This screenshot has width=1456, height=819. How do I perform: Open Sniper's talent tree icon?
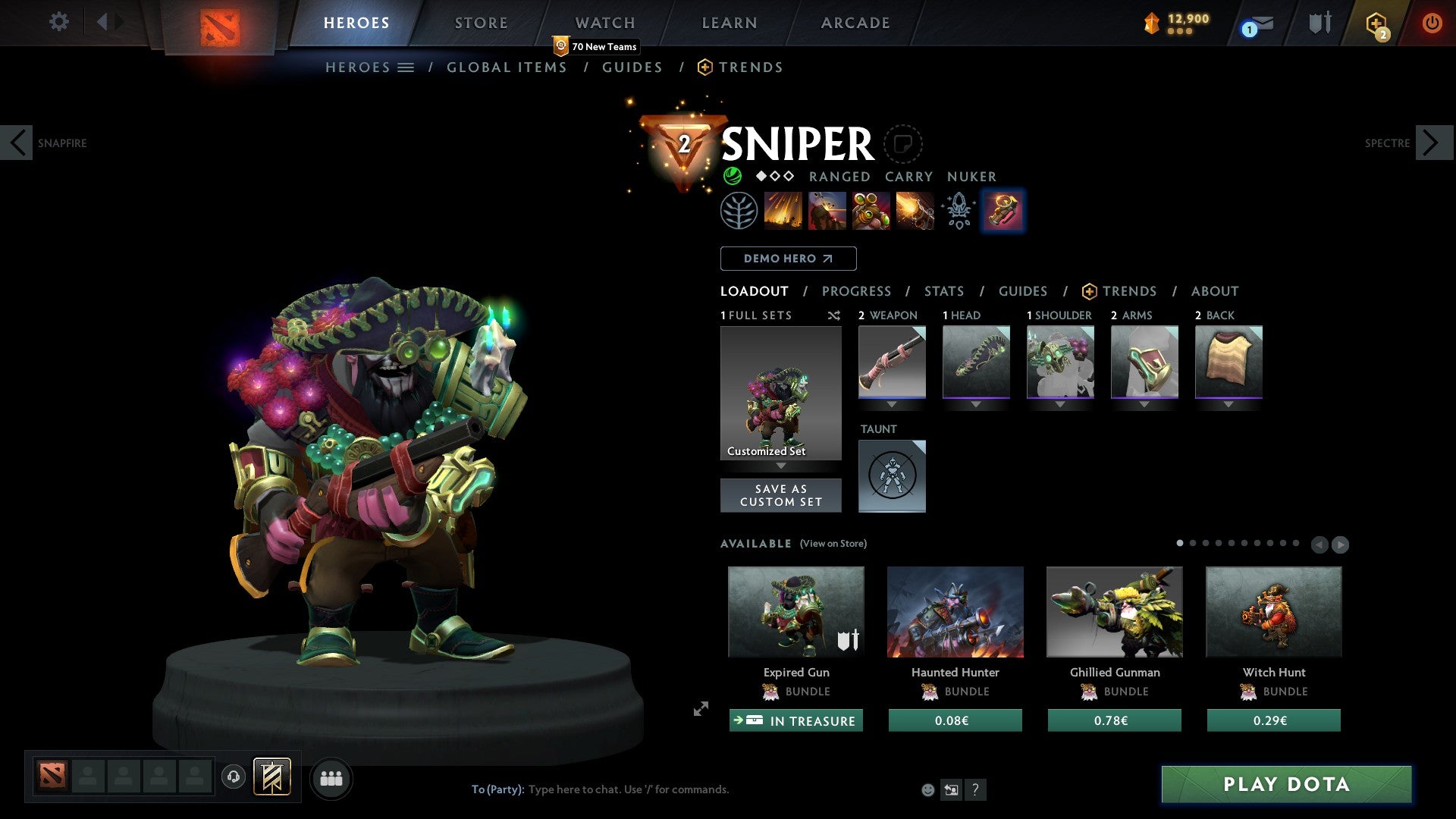739,211
